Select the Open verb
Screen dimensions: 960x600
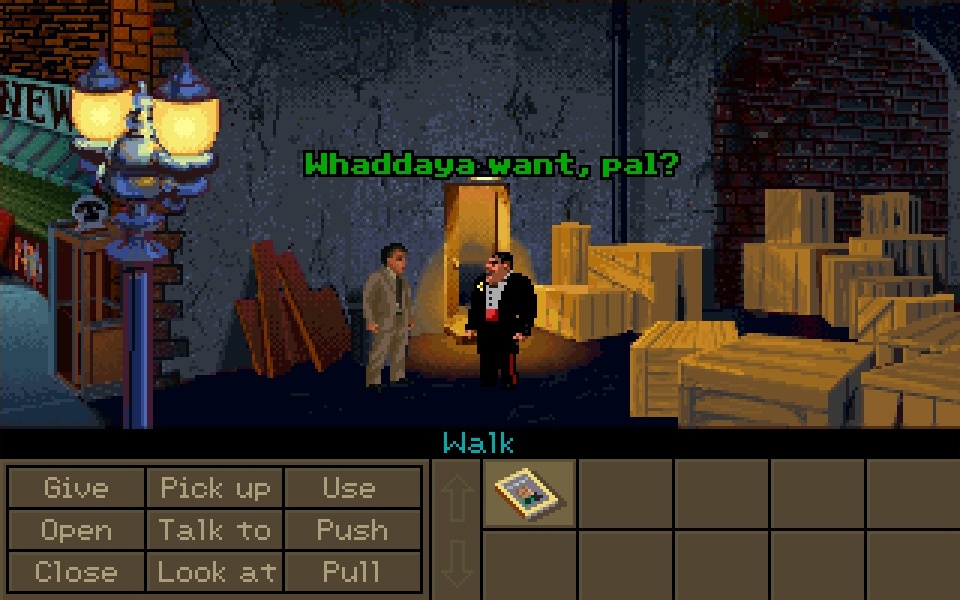point(76,530)
